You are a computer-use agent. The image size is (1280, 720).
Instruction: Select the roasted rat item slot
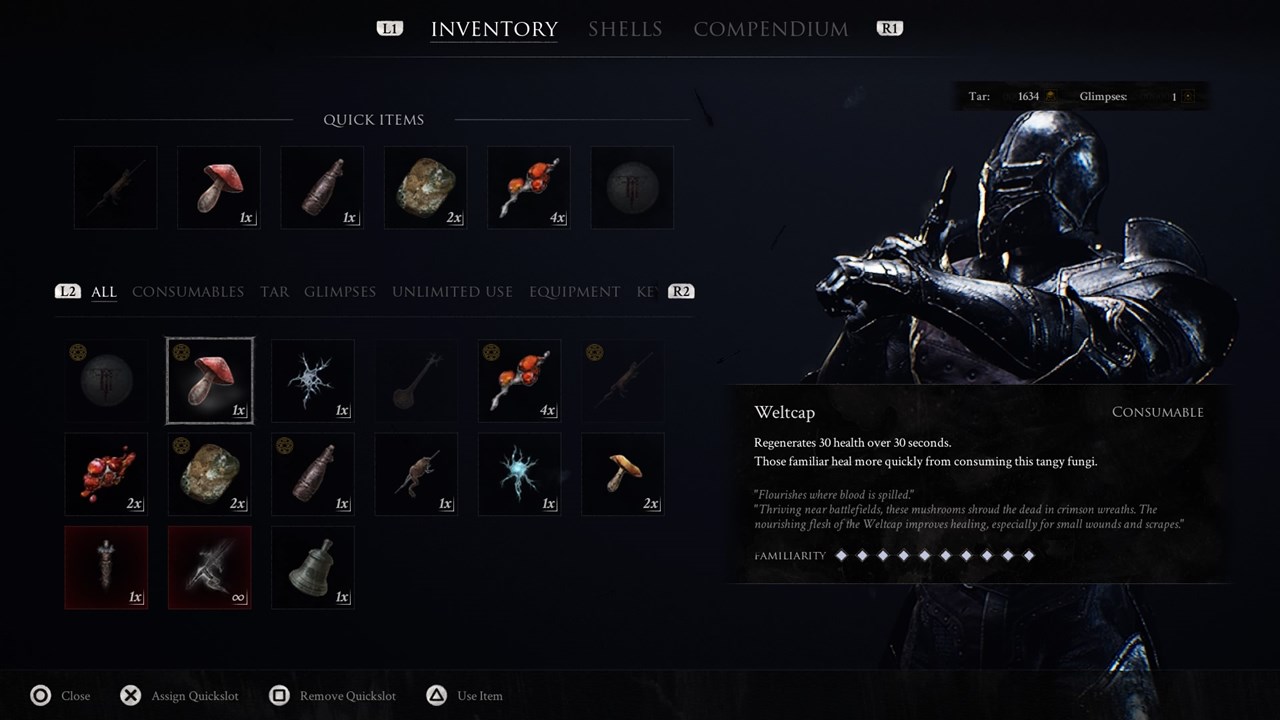click(416, 474)
